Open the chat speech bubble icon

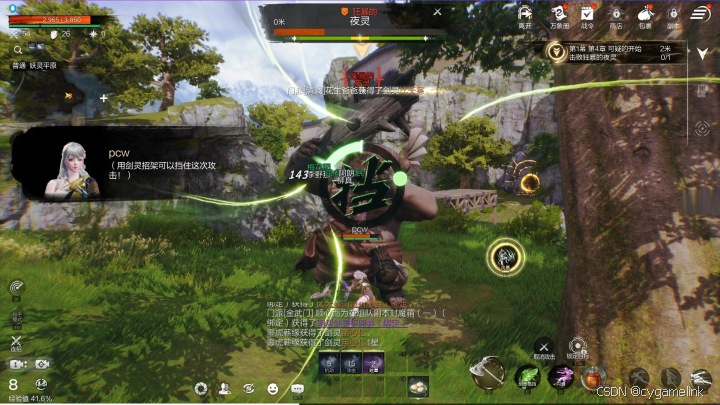tap(297, 388)
